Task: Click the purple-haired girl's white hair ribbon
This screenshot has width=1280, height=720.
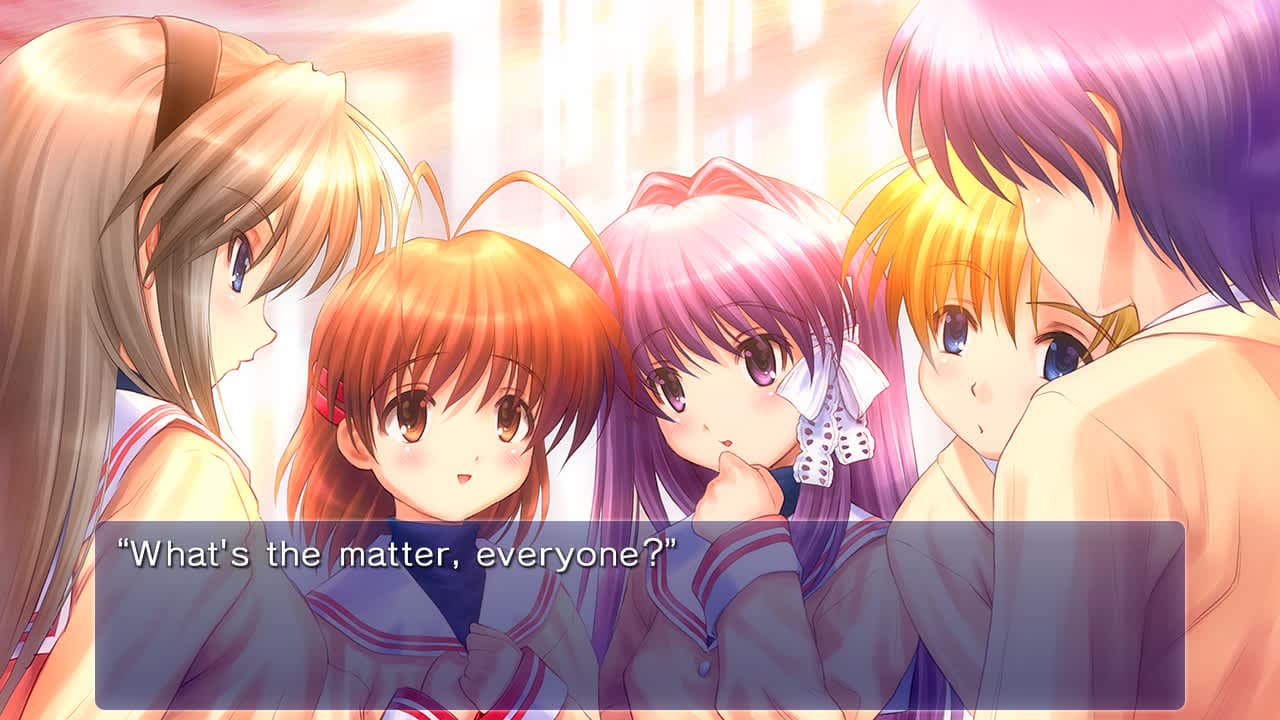Action: 837,380
